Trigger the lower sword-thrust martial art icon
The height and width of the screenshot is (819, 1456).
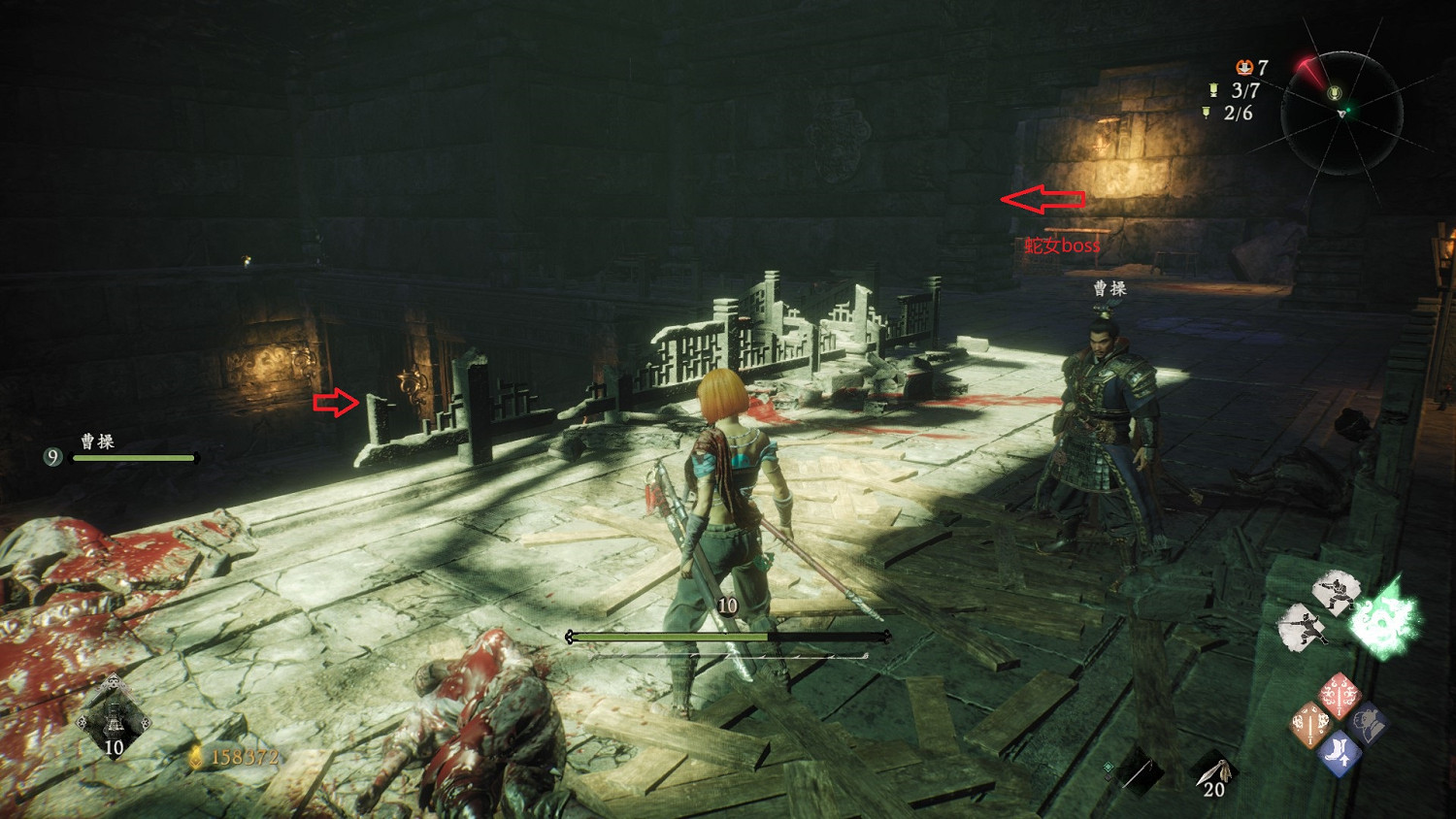pos(1303,626)
